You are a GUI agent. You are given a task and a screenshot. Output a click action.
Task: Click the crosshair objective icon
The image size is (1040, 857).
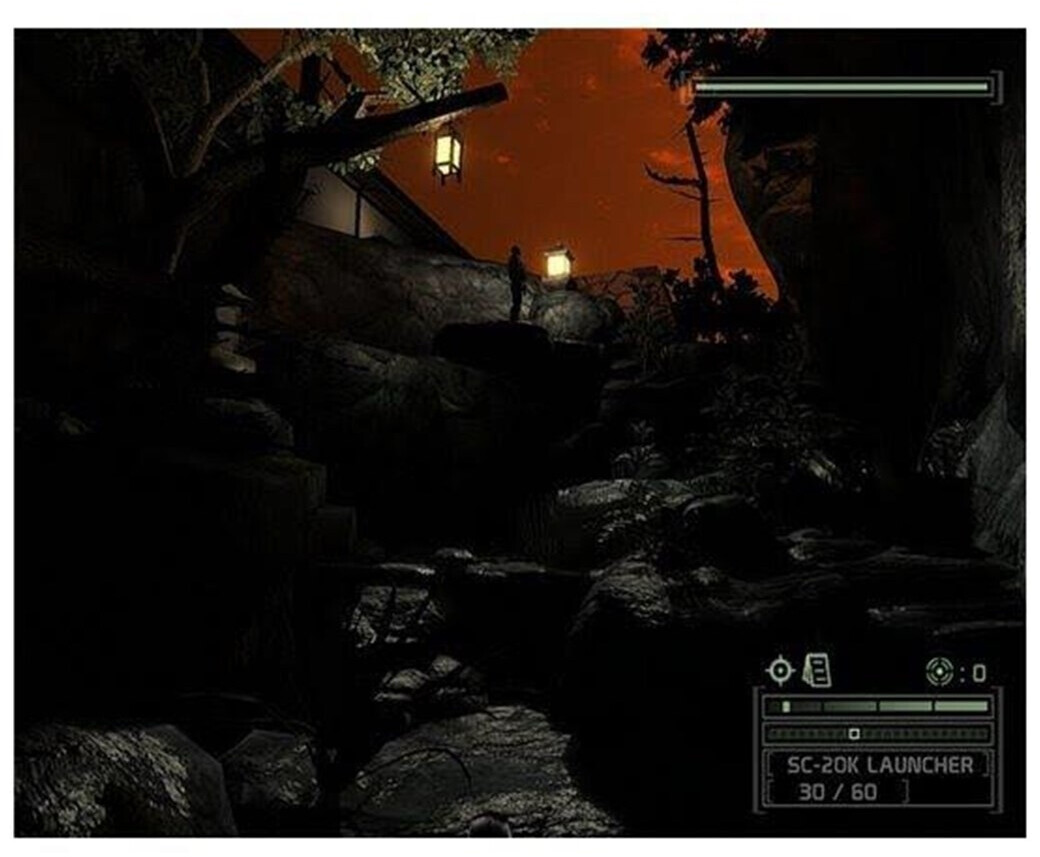click(780, 670)
